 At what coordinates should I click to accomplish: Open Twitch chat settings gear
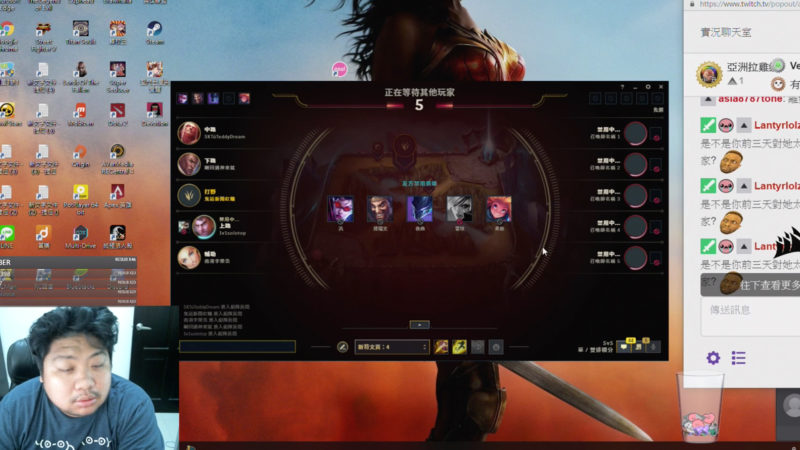[x=713, y=358]
